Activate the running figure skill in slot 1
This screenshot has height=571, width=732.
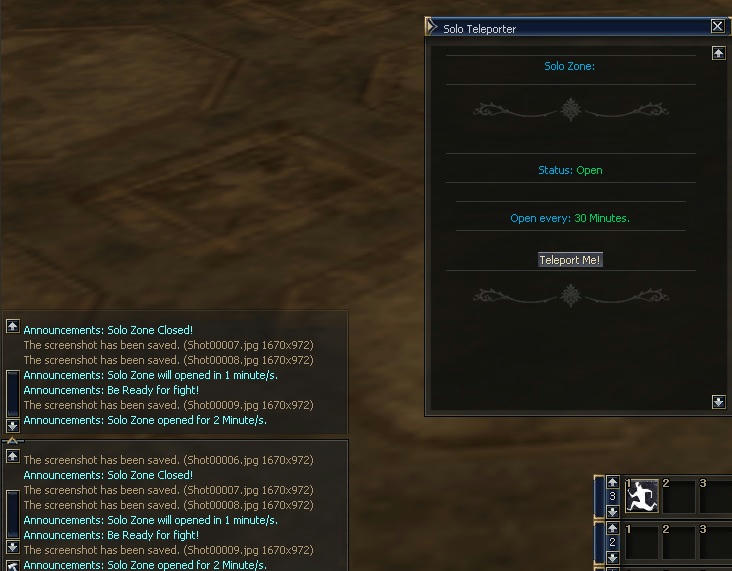641,495
